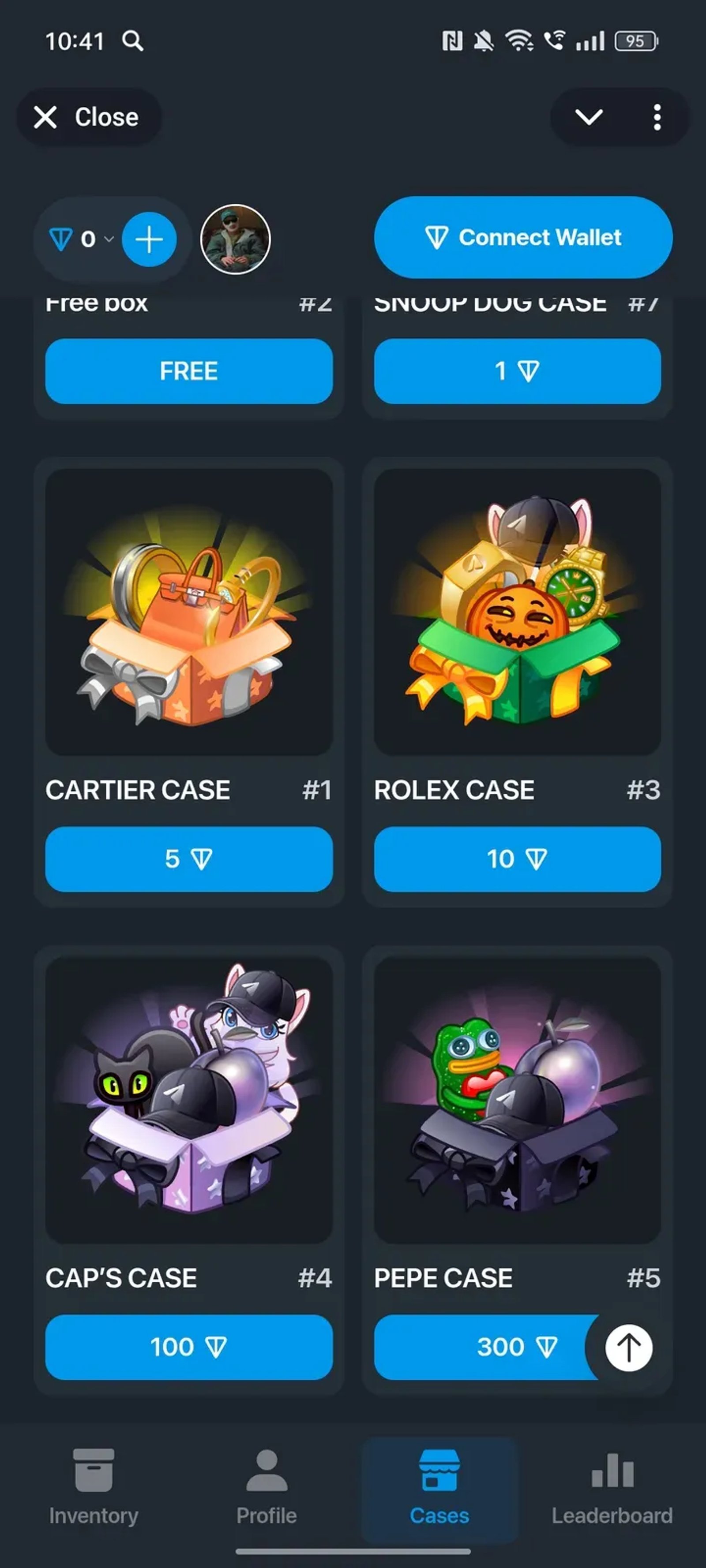Buy the Cartier Case for 5 TON
Image resolution: width=706 pixels, height=1568 pixels.
click(188, 859)
